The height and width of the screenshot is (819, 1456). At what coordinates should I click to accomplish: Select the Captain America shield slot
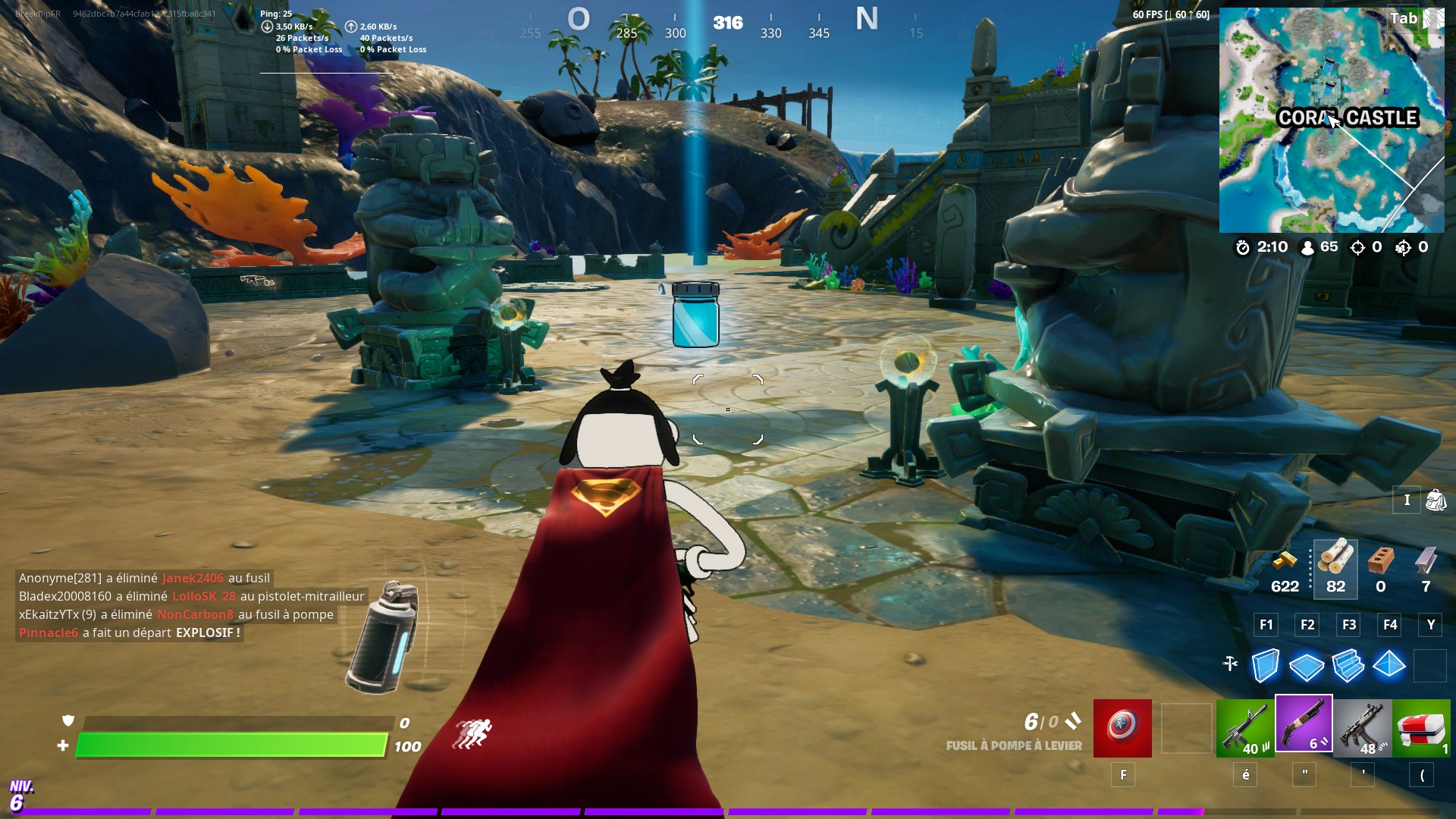click(1122, 728)
